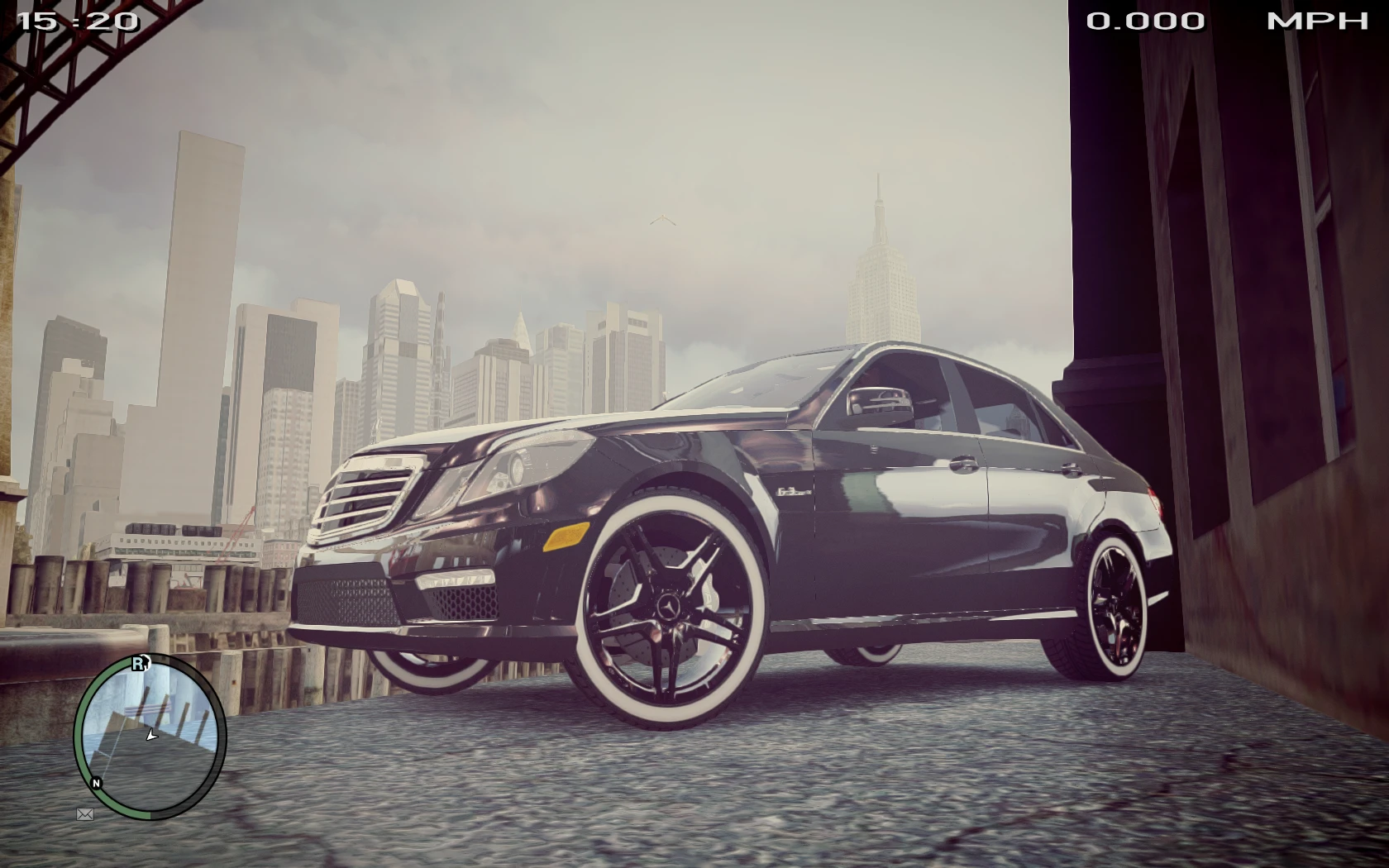The height and width of the screenshot is (868, 1389).
Task: Select the north "N" indicator on the minimap
Action: click(x=97, y=780)
